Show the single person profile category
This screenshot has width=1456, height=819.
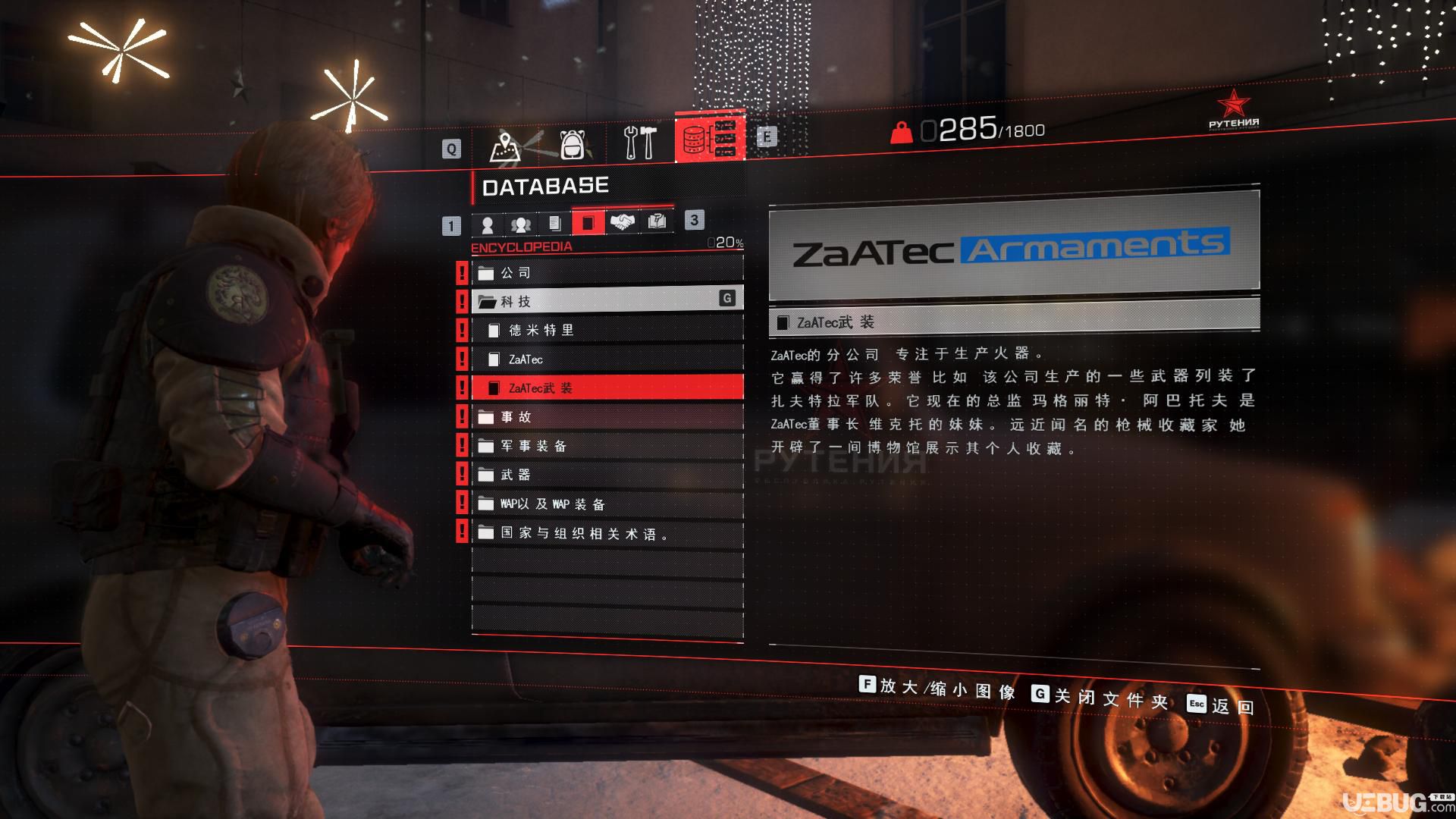pyautogui.click(x=488, y=224)
